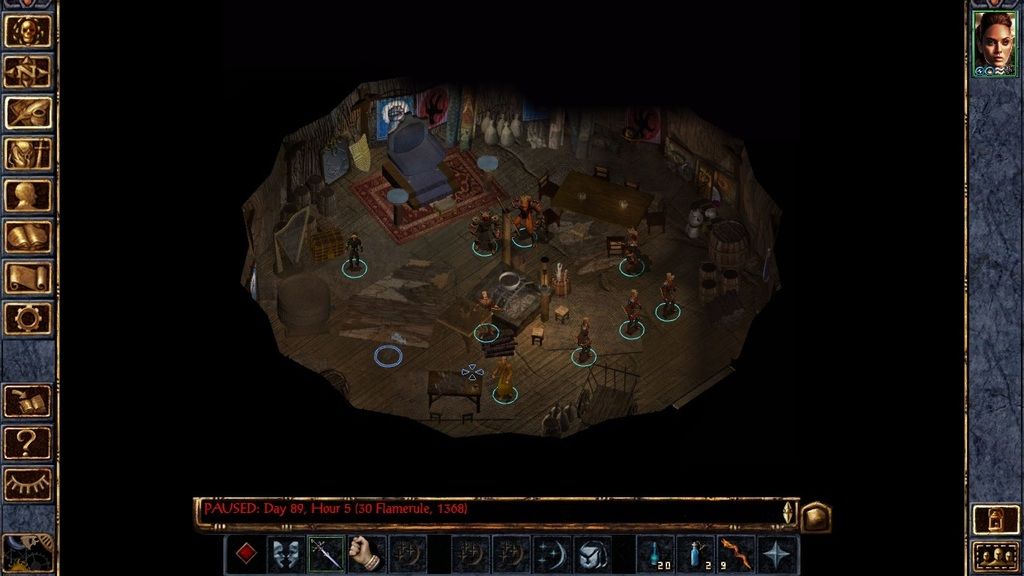Open the mage spellbook
This screenshot has width=1024, height=576.
tap(28, 236)
